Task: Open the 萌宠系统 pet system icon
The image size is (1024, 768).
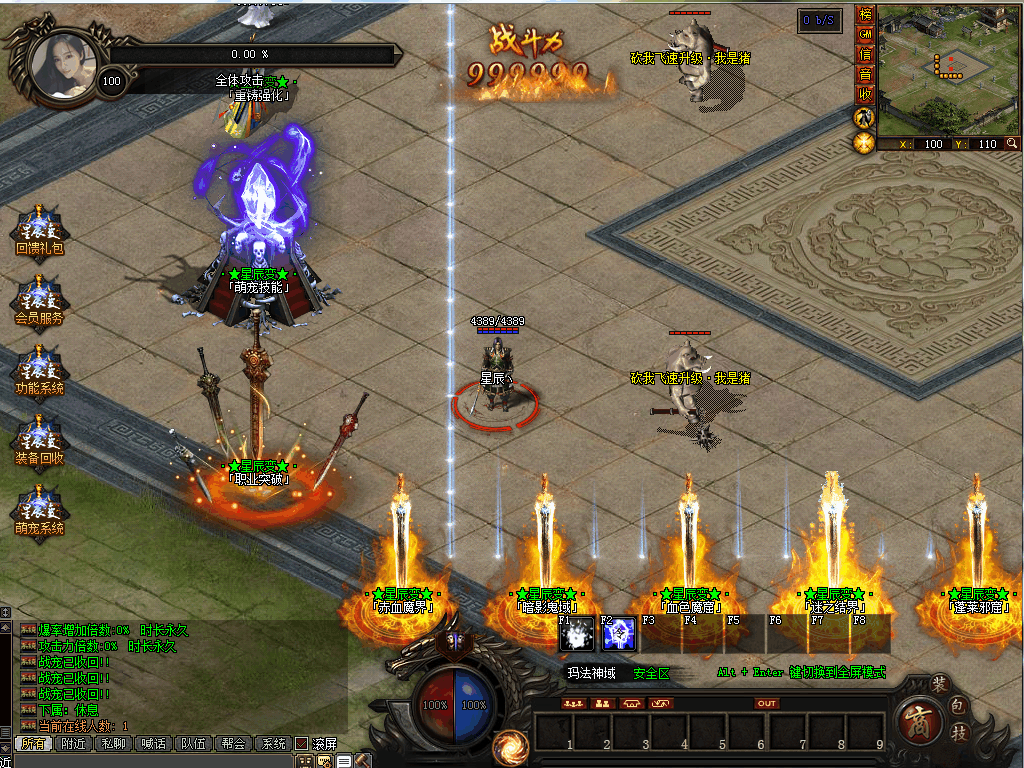Action: coord(39,508)
